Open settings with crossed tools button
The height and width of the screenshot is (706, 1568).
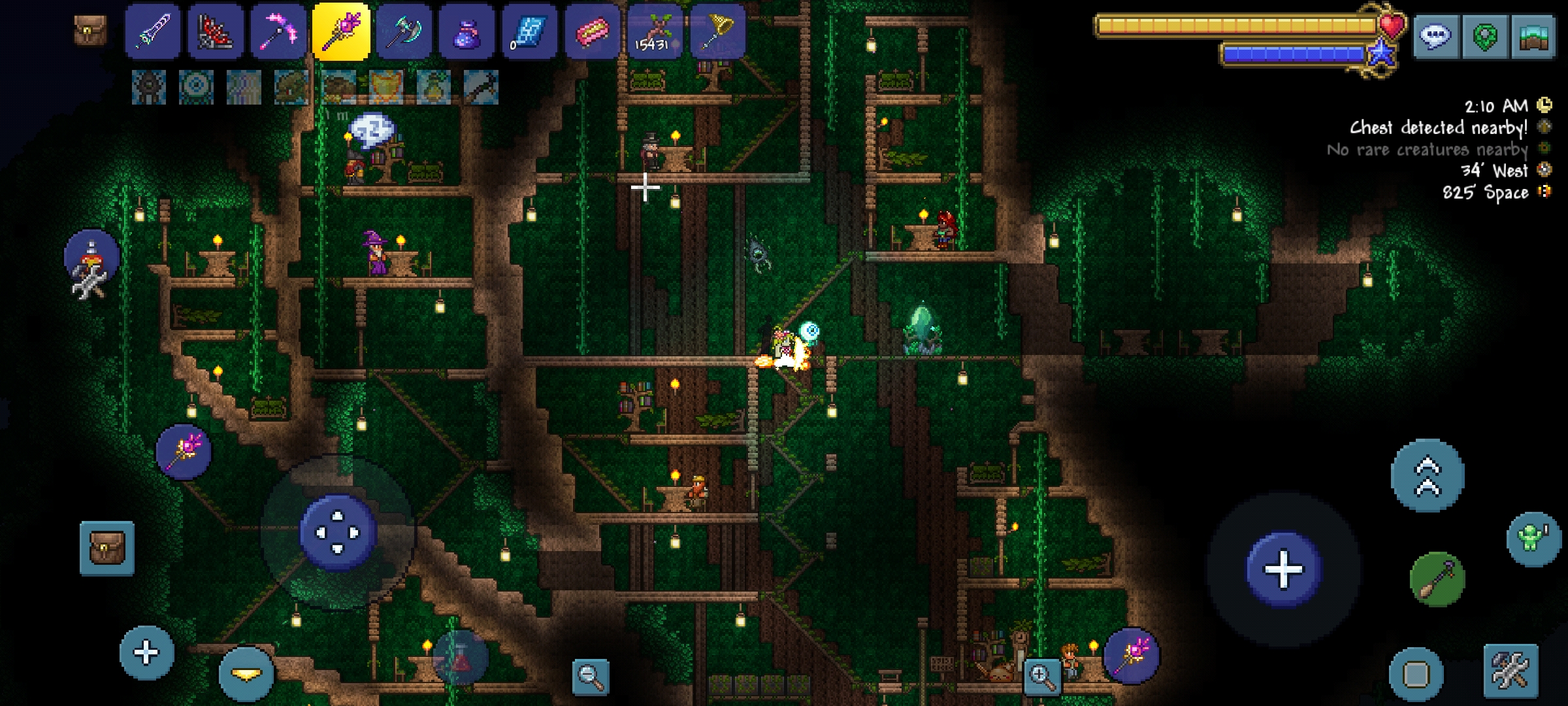pyautogui.click(x=1510, y=670)
